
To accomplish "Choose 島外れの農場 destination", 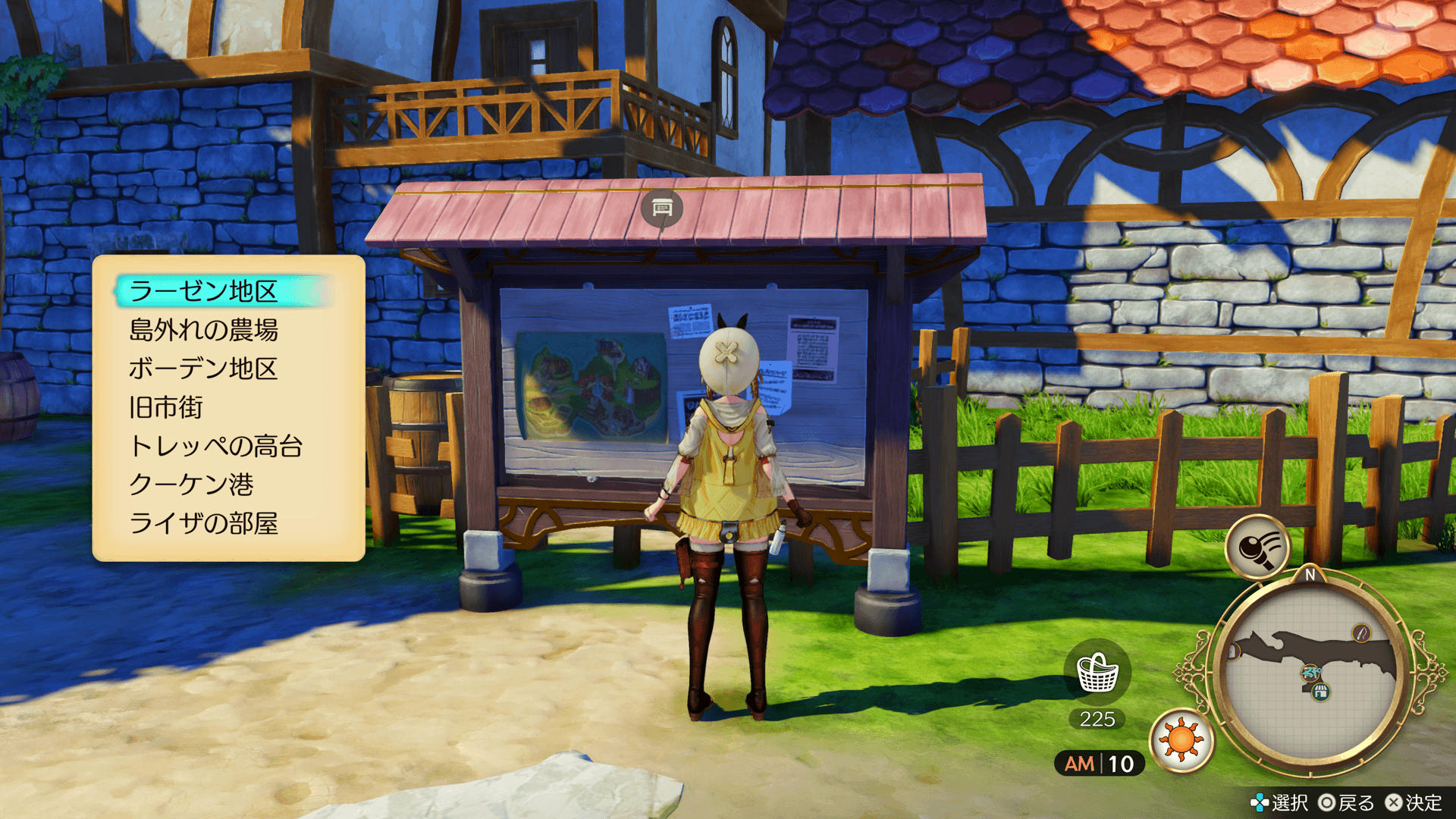I will (203, 330).
